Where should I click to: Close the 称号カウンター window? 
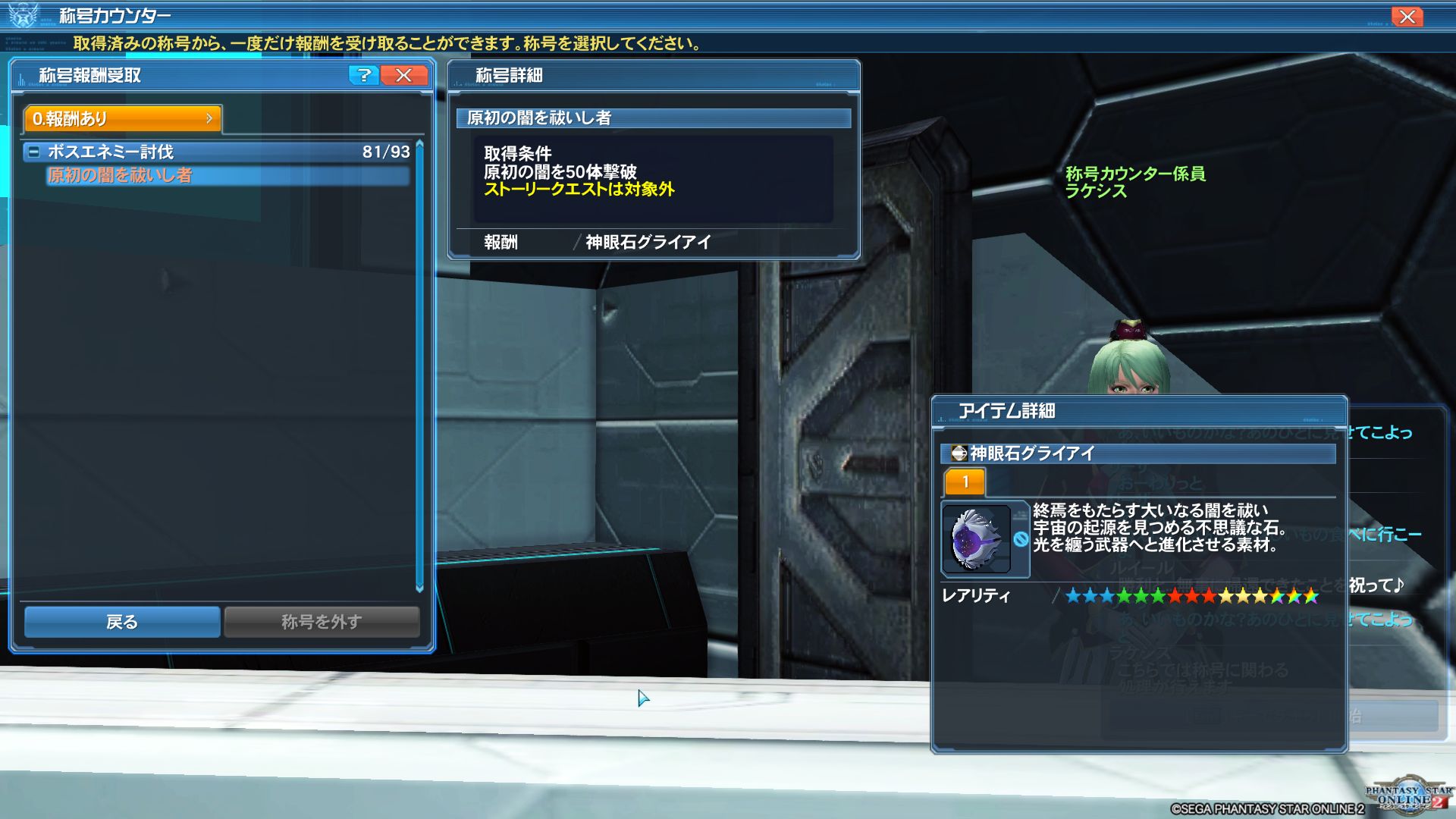[x=1407, y=17]
